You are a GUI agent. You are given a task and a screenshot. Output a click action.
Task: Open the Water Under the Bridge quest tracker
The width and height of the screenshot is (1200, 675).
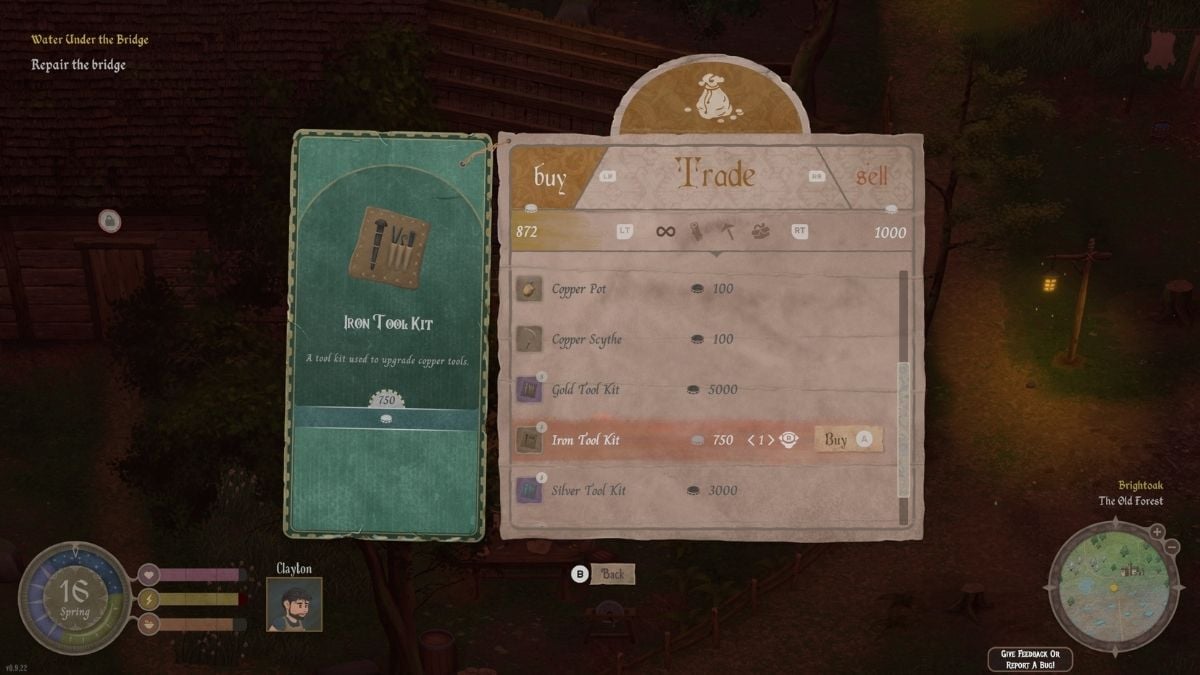pos(89,40)
